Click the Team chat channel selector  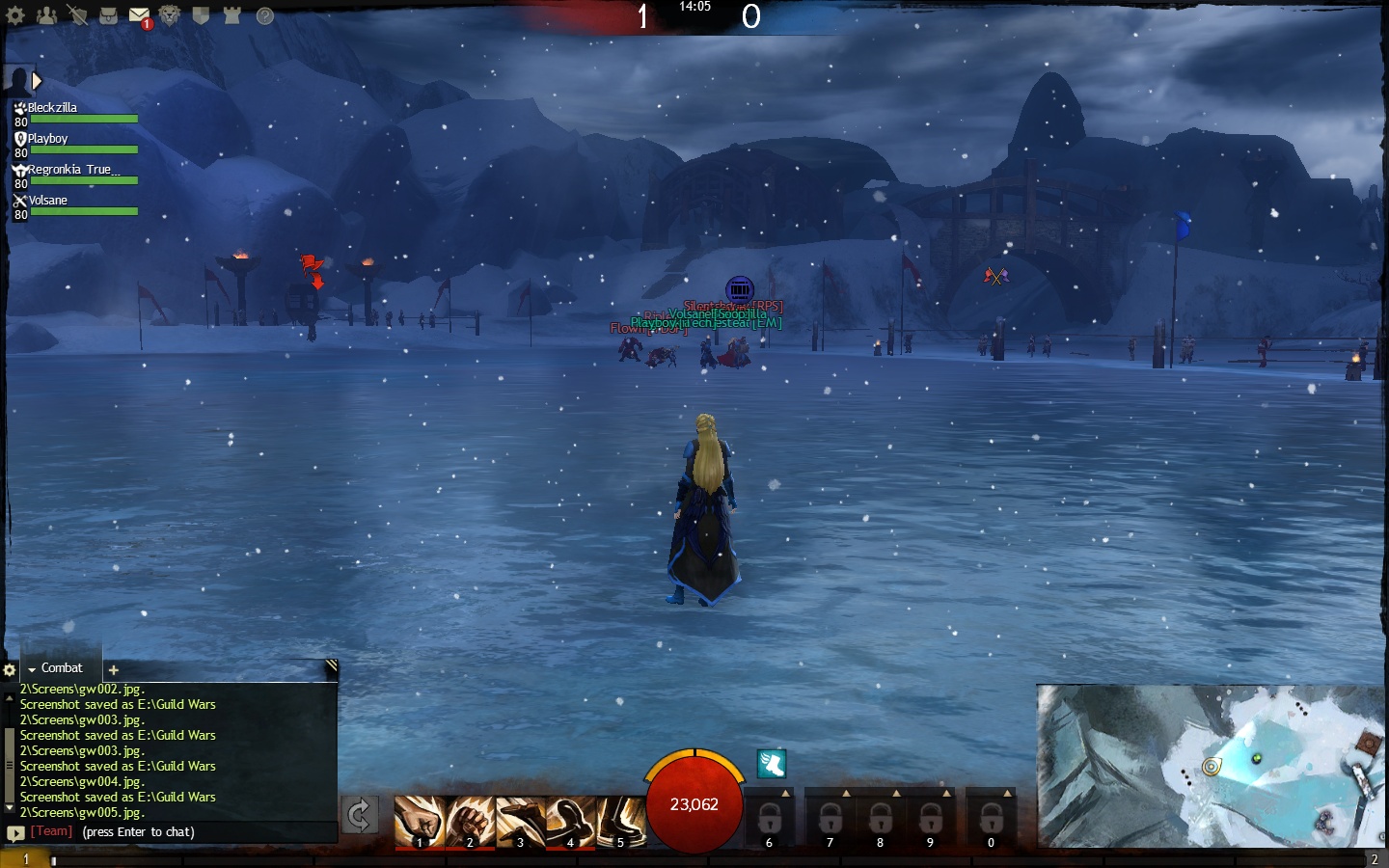[x=51, y=831]
